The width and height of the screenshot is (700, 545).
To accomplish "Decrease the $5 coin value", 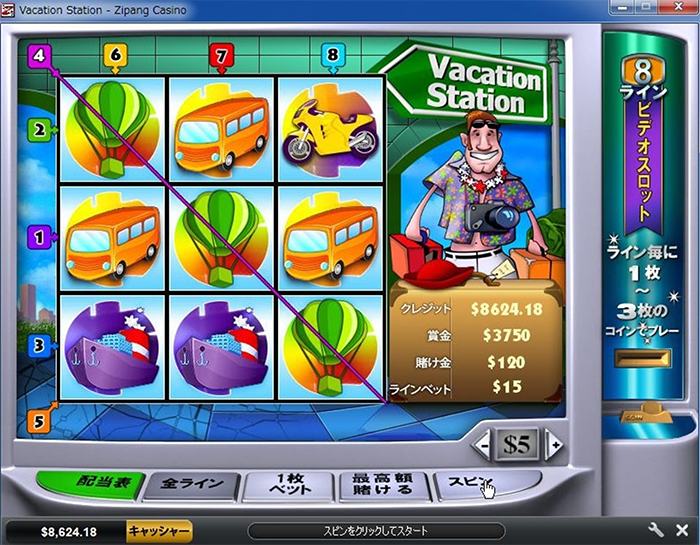I will tap(483, 444).
